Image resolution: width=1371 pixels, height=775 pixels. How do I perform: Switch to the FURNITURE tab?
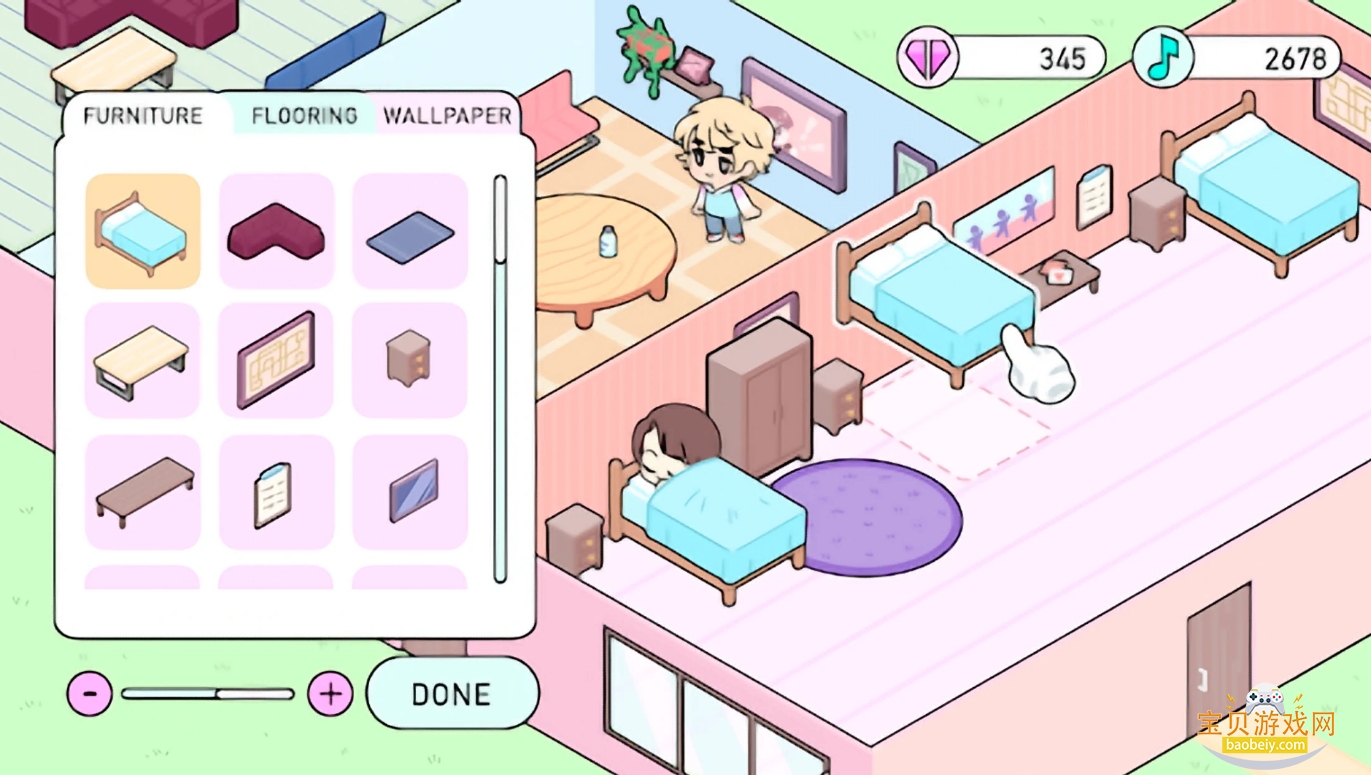click(143, 115)
